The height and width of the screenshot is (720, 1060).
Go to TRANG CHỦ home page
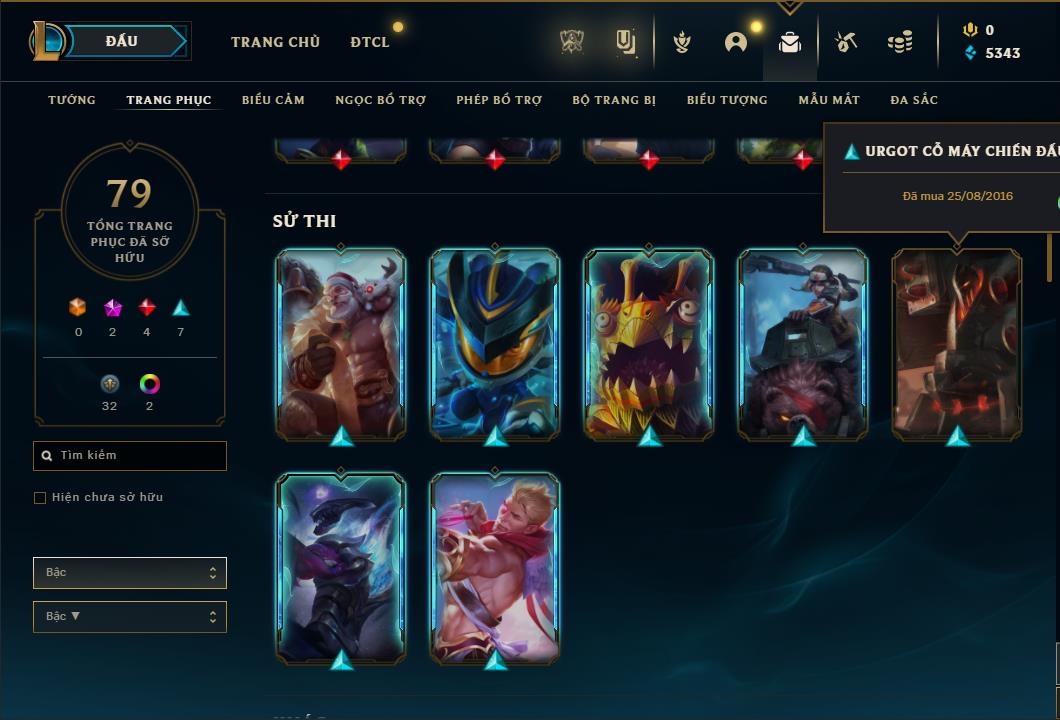[275, 42]
